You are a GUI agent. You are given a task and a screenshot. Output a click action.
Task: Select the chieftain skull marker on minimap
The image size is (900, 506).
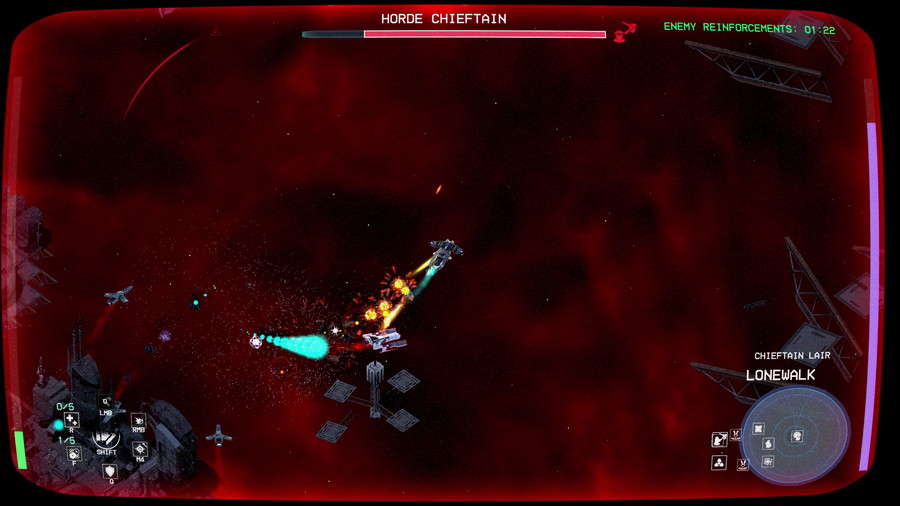(797, 436)
